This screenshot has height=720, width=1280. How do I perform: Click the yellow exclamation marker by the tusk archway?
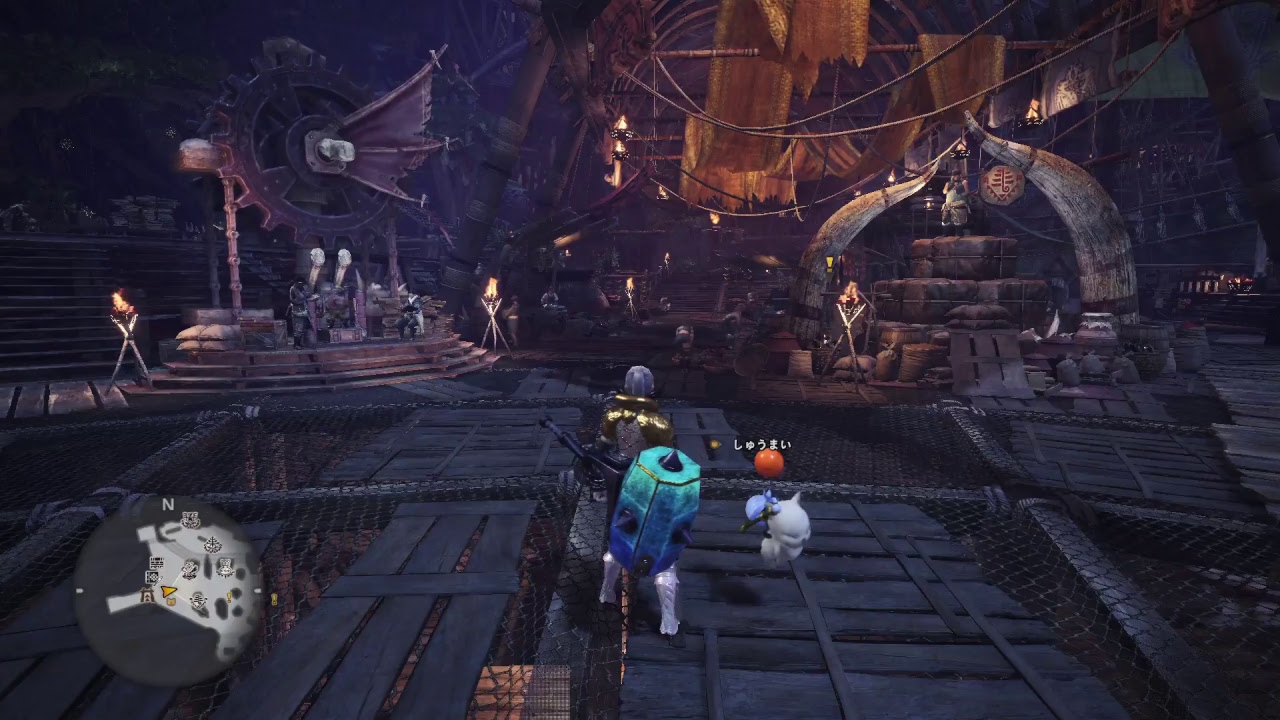coord(828,262)
